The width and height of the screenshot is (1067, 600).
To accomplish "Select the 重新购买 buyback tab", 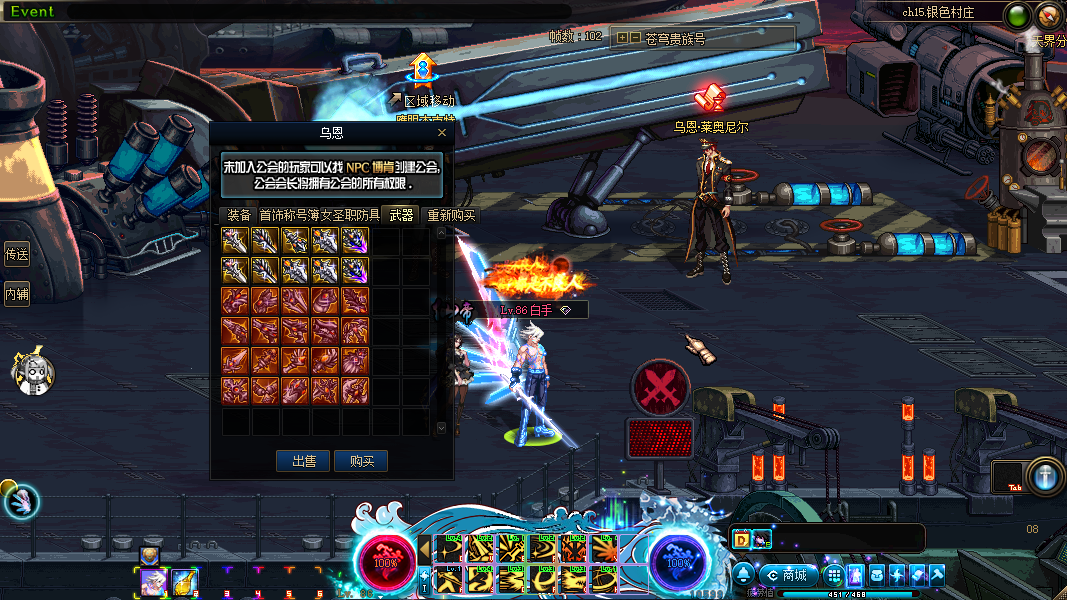I will point(451,215).
